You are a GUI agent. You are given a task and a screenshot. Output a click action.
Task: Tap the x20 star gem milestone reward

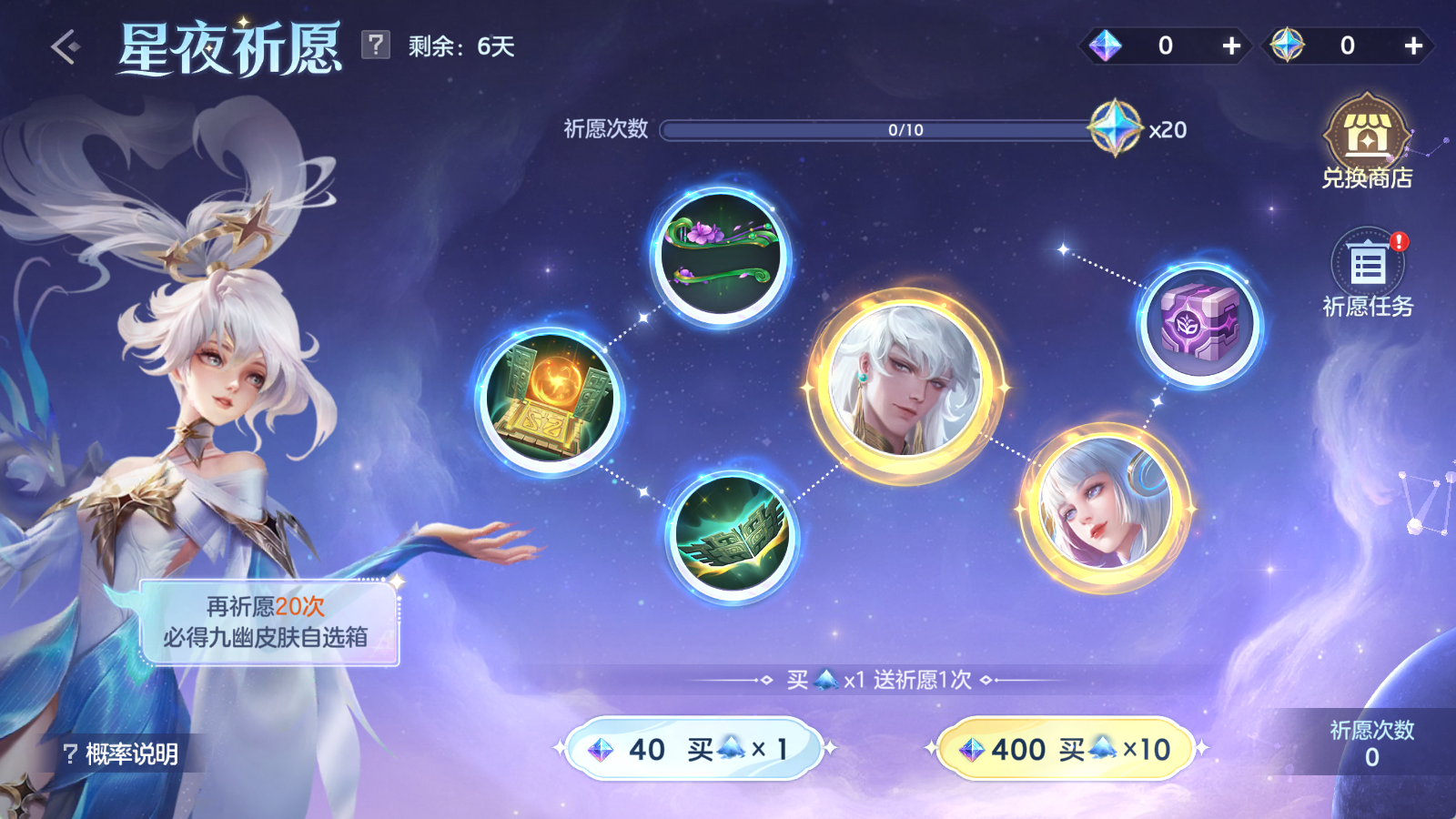coord(1117,129)
